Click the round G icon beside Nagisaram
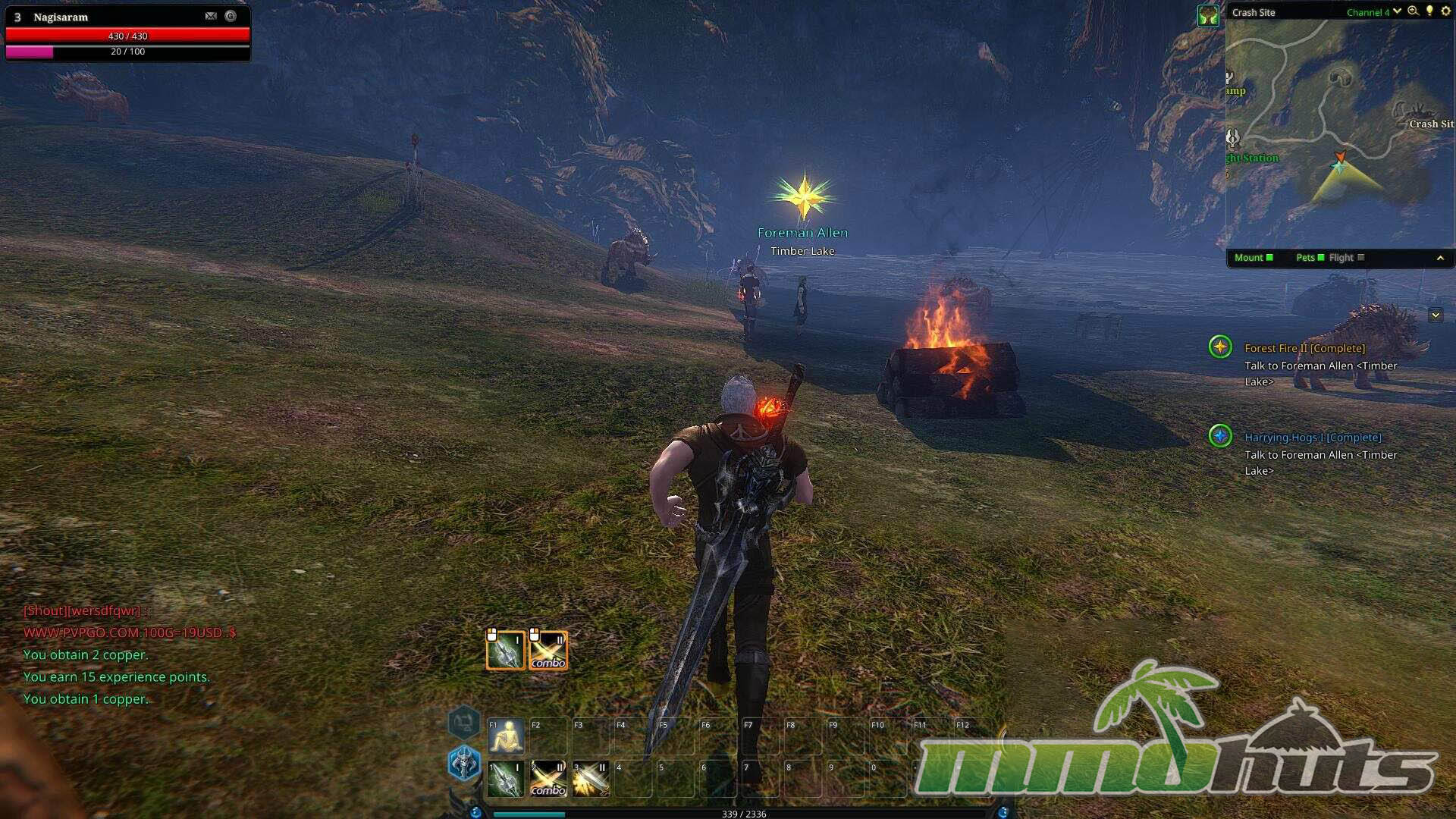 [231, 16]
